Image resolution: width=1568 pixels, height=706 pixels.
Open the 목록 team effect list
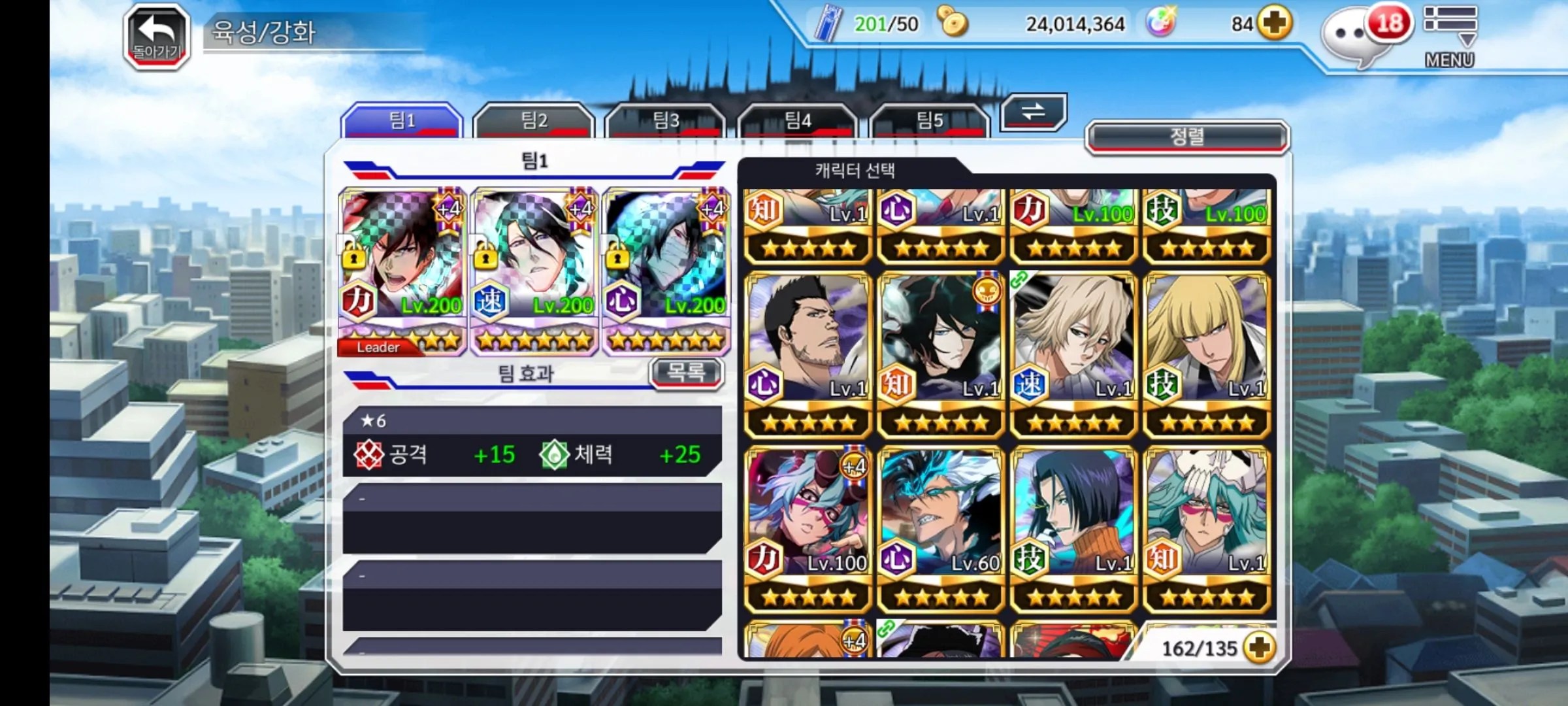(686, 373)
